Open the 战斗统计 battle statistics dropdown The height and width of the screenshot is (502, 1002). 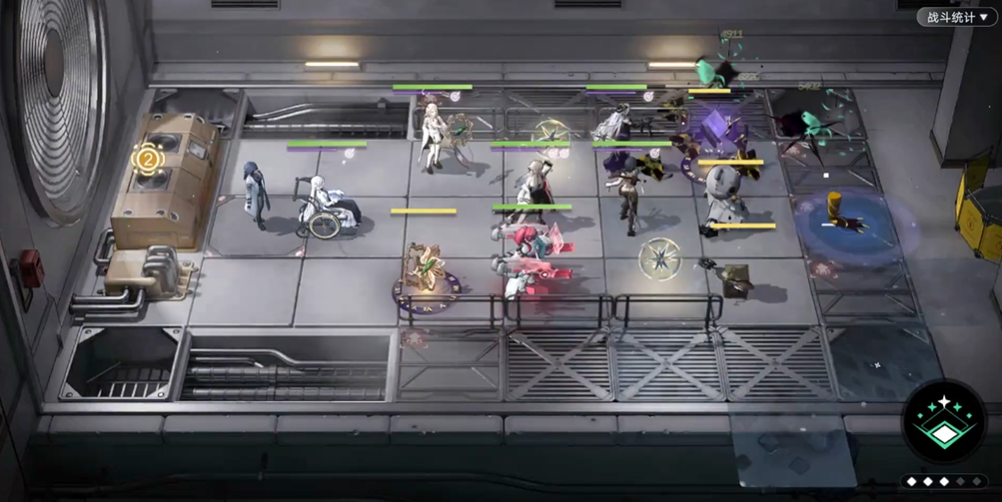coord(956,17)
